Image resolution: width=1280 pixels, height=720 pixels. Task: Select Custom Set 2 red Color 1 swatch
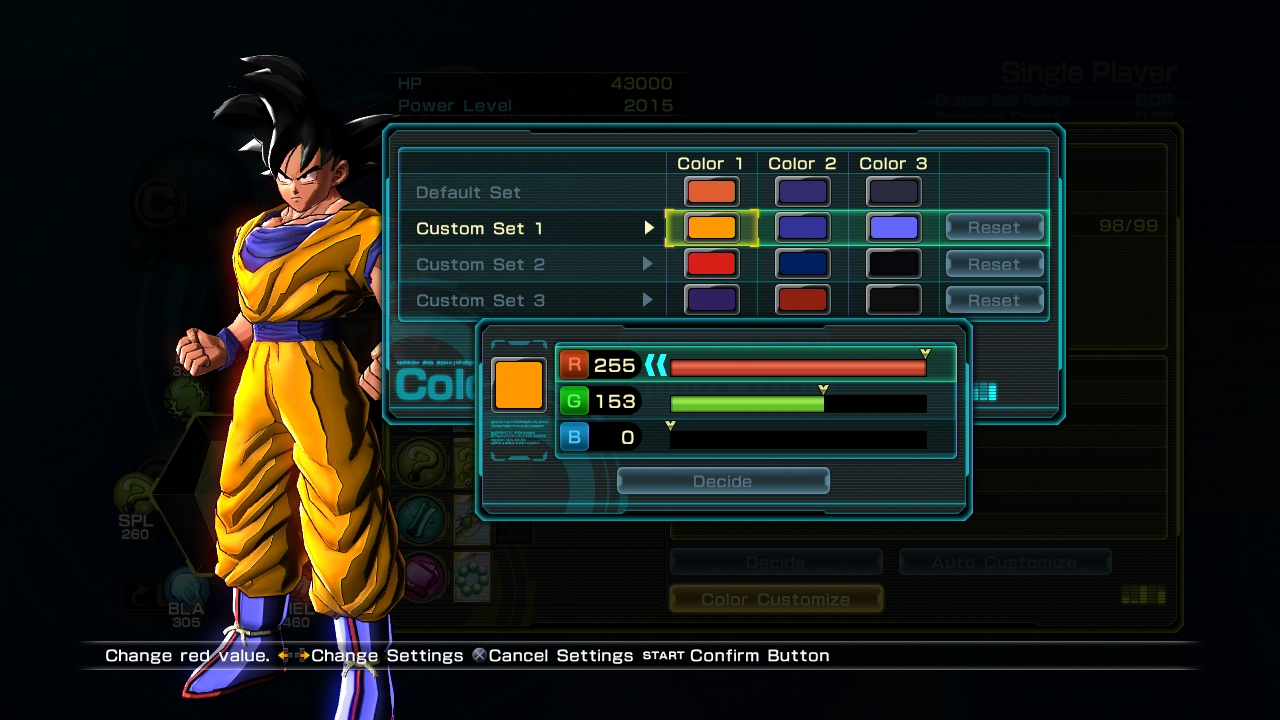(x=711, y=264)
